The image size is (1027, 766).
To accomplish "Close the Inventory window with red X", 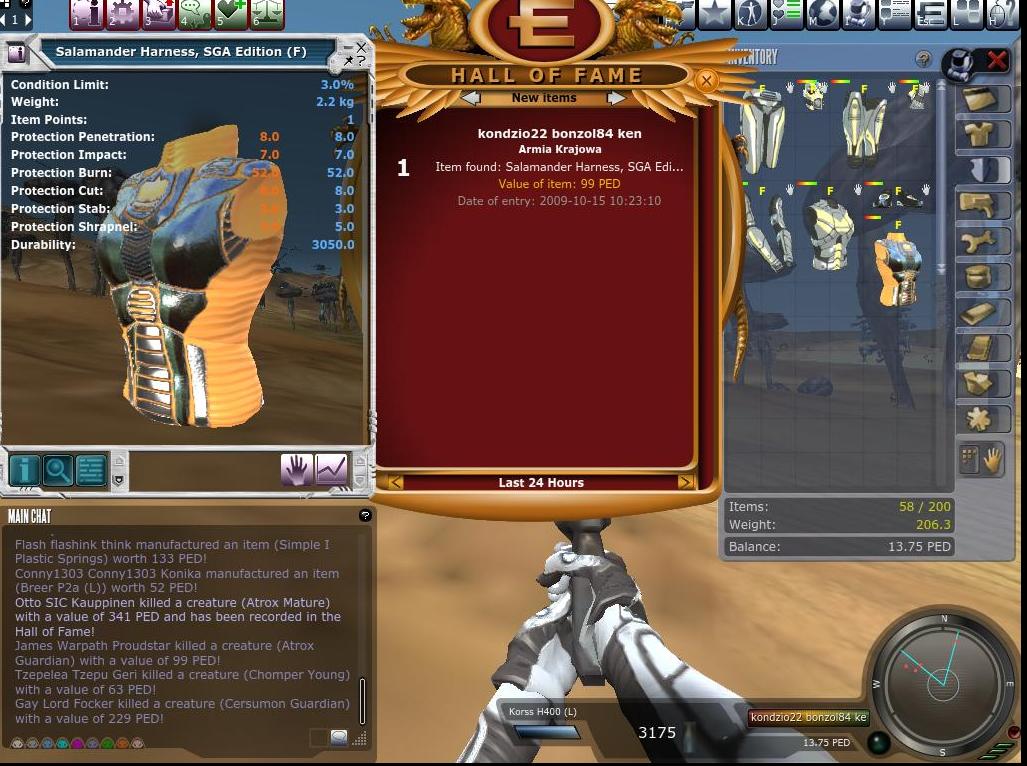I will (996, 61).
